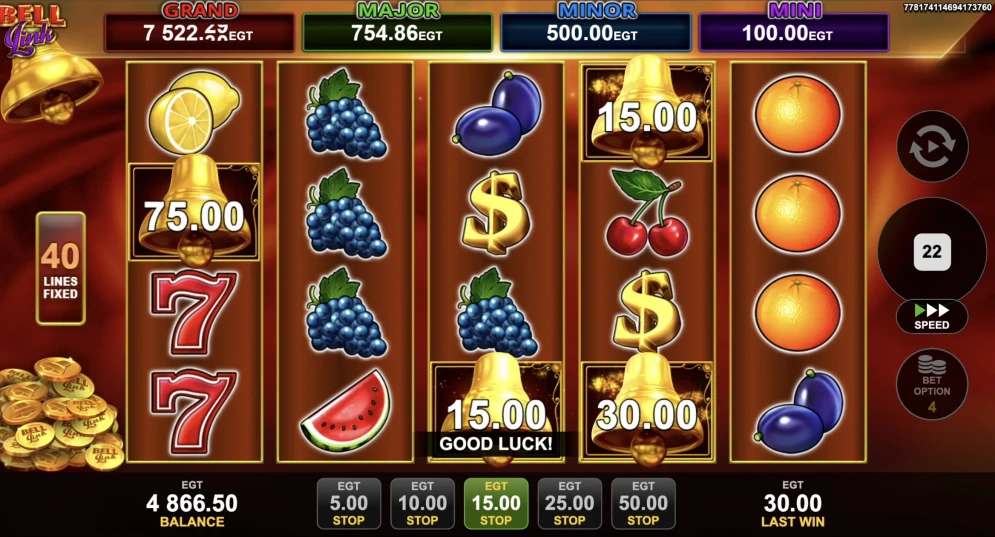Toggle the autoplay circular arrows button
Screen dimensions: 995x537
[x=932, y=146]
